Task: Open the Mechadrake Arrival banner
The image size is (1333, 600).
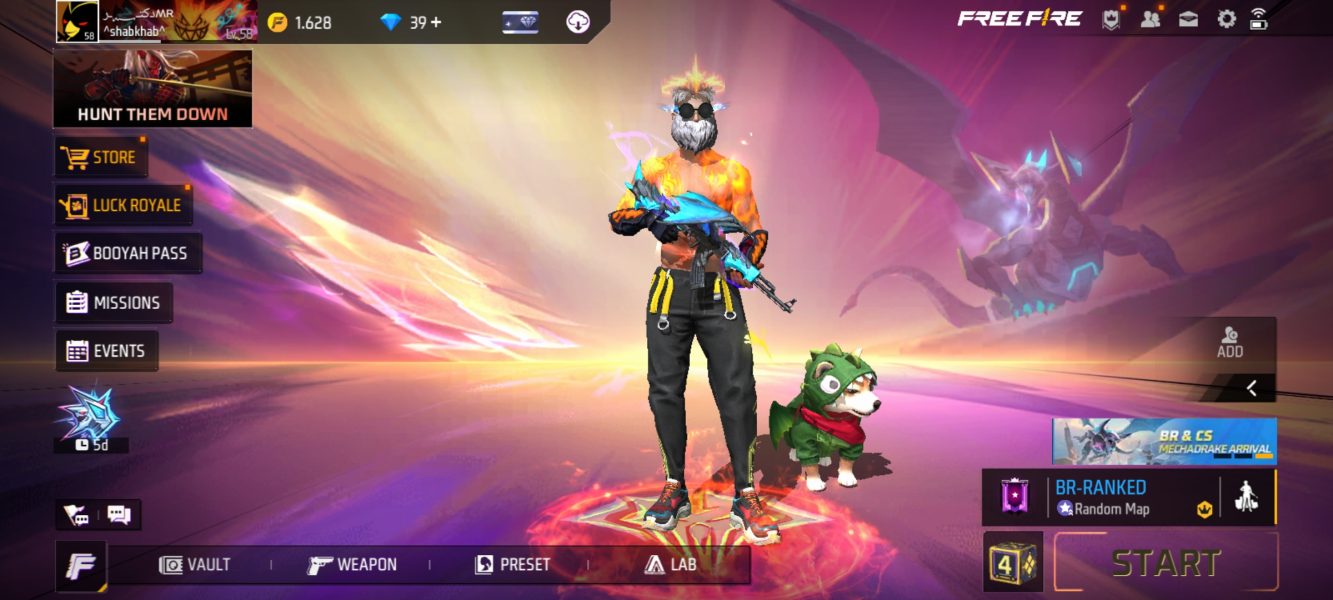Action: pos(1164,441)
